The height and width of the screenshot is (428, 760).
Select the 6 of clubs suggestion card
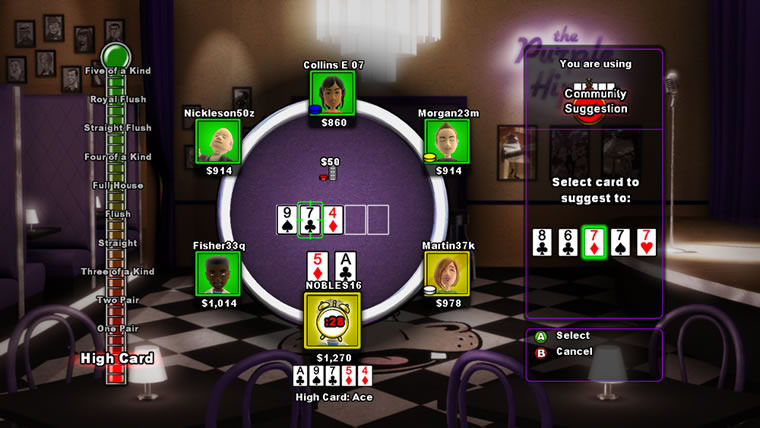tap(569, 242)
